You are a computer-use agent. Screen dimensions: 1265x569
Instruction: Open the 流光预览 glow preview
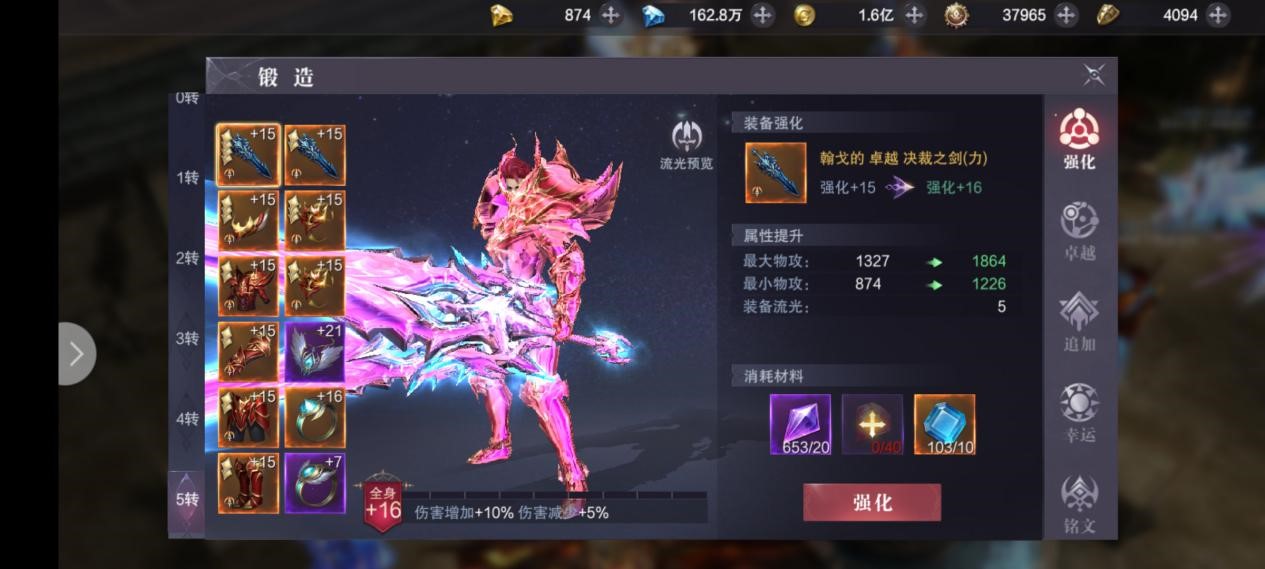click(686, 144)
